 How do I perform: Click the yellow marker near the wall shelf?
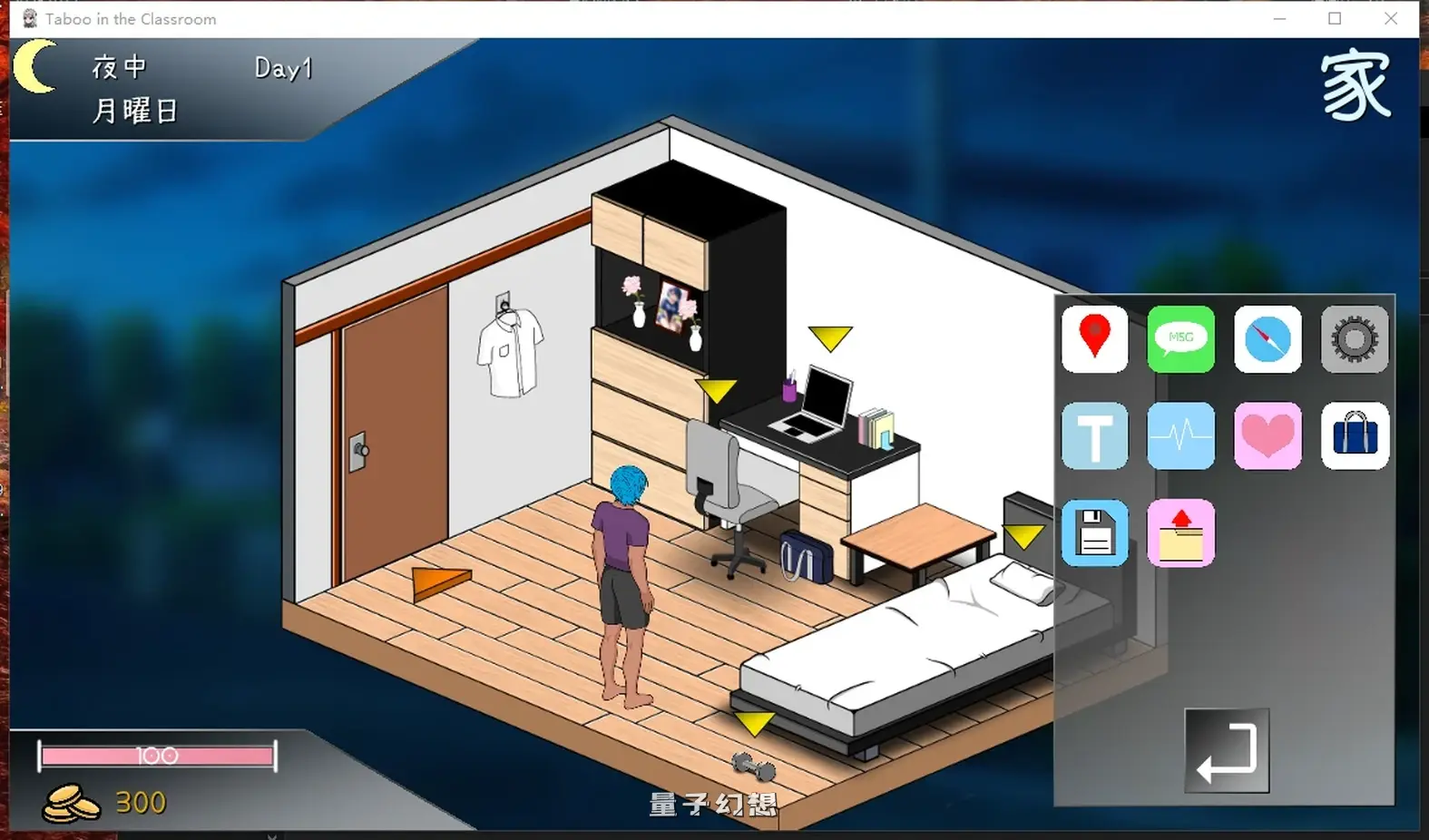pos(716,390)
